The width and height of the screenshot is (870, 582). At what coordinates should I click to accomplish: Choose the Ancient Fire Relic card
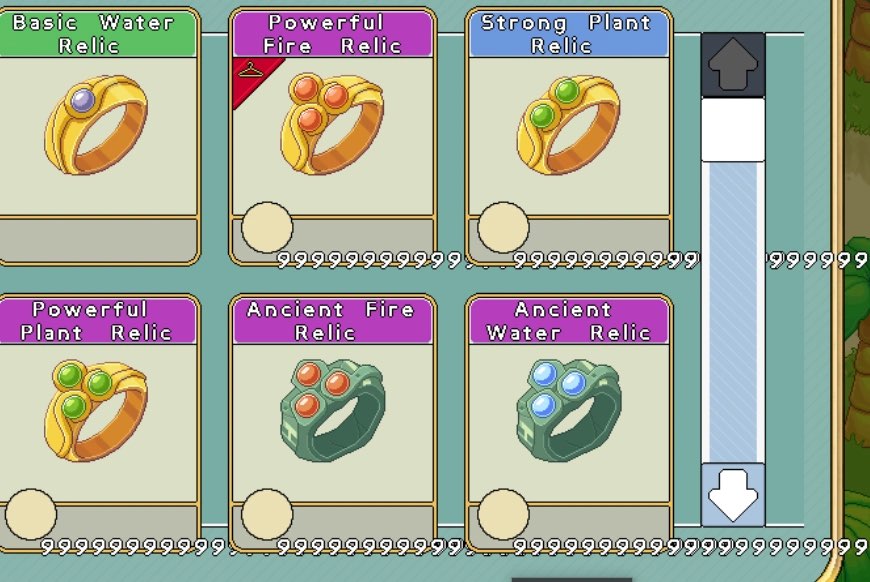coord(333,420)
